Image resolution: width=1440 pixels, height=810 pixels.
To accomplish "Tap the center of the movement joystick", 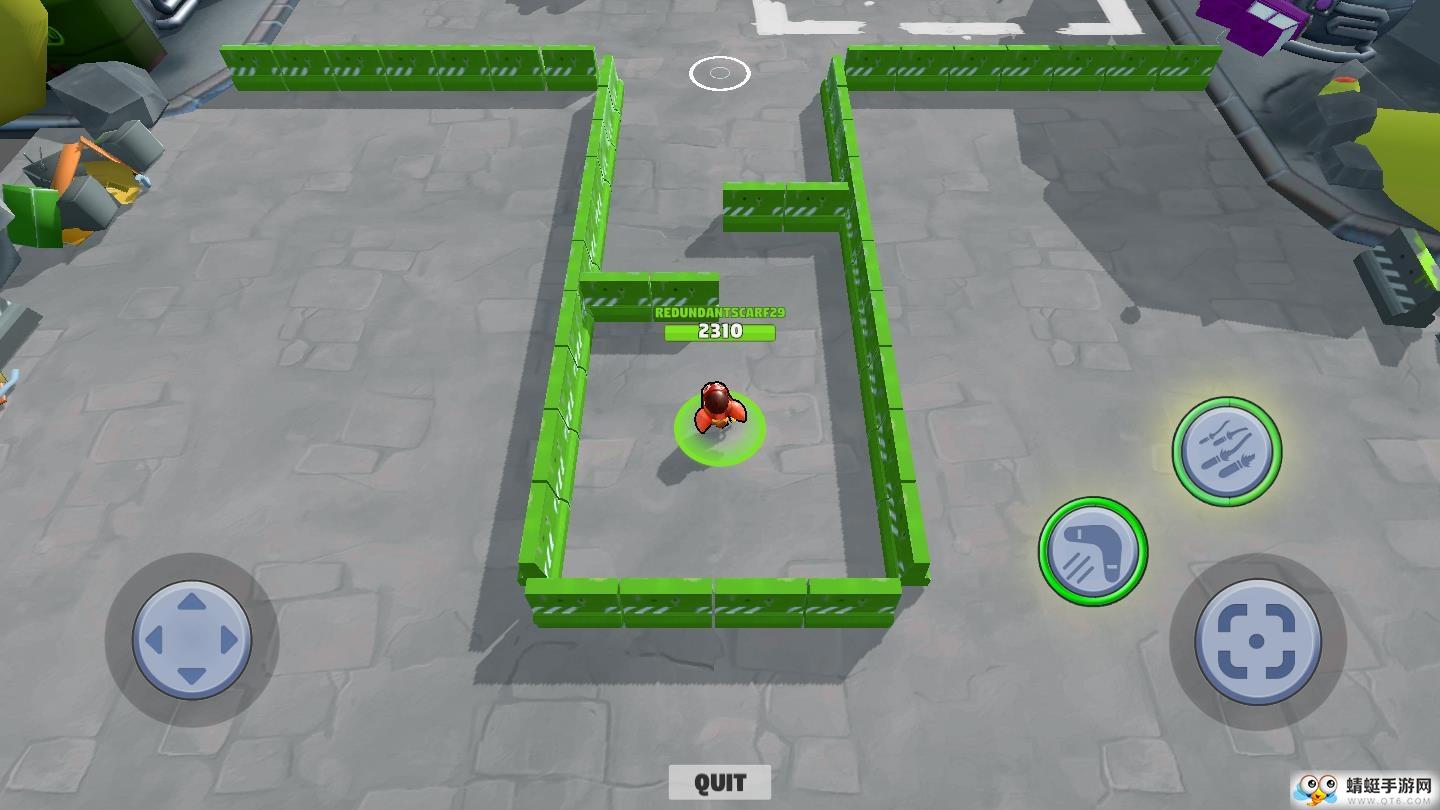I will point(190,637).
